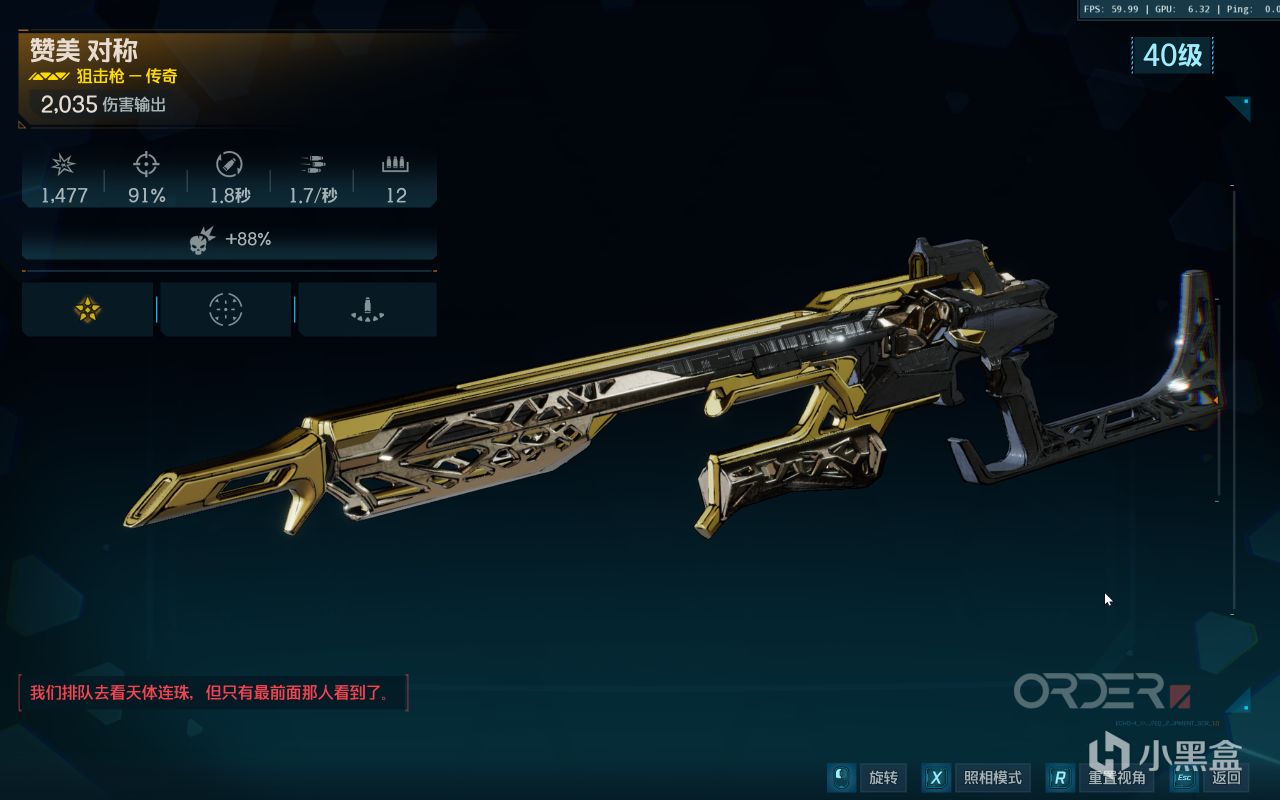Image resolution: width=1280 pixels, height=800 pixels.
Task: Choose 重置视角 to reset the view
Action: [x=1101, y=778]
